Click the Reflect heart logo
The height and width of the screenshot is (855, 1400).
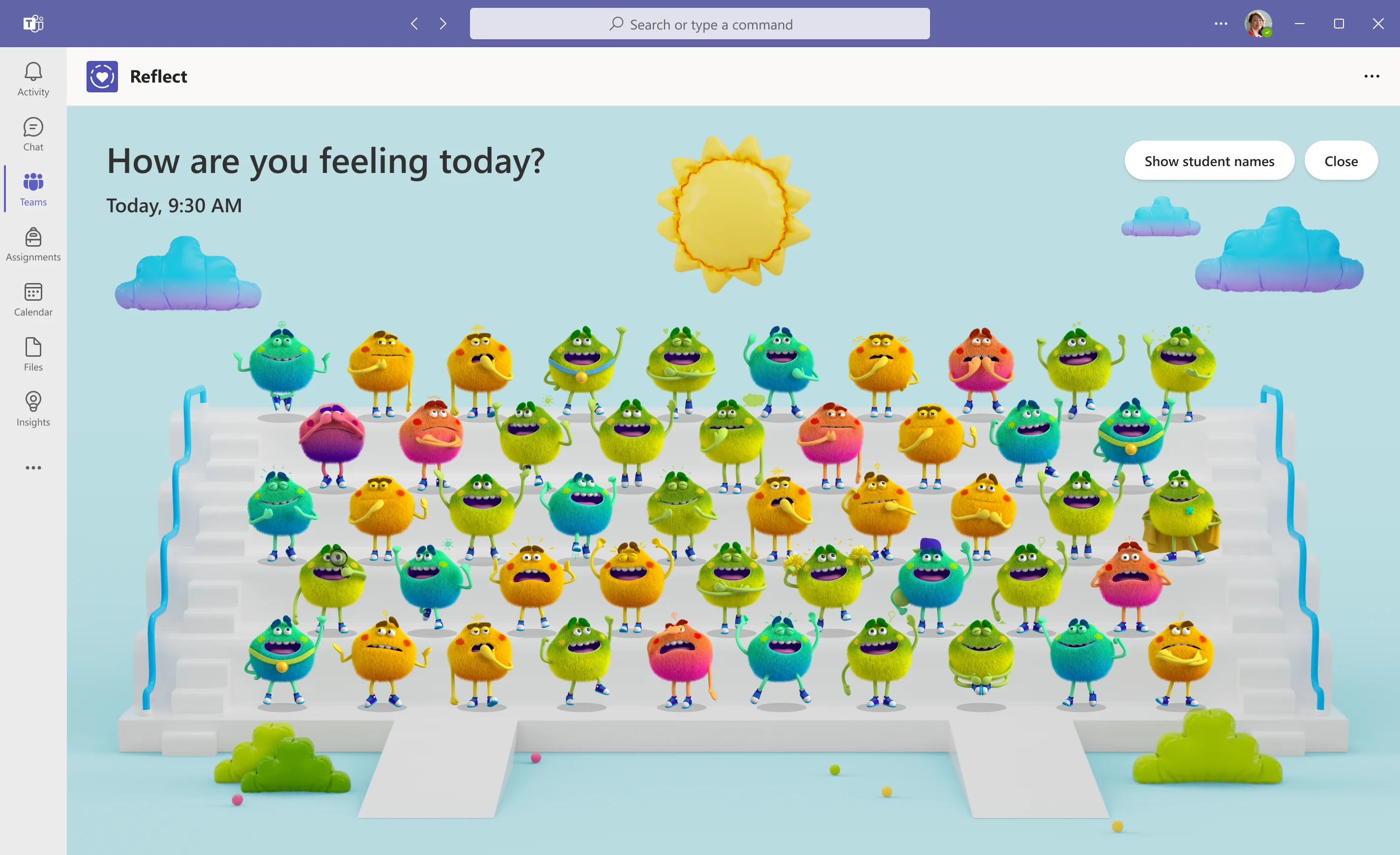click(x=102, y=76)
